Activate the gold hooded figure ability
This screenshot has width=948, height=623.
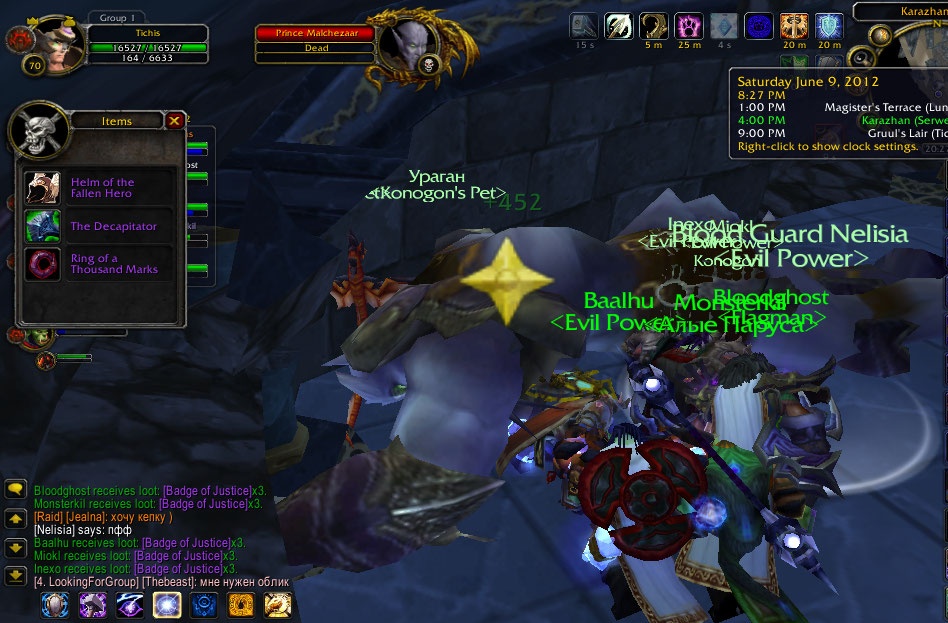pos(241,604)
